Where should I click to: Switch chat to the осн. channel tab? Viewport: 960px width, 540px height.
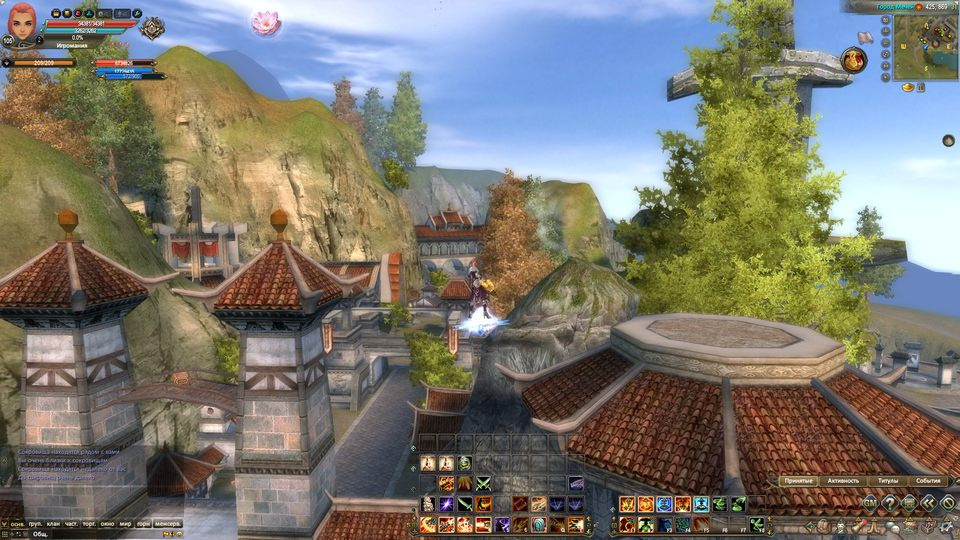coord(16,524)
